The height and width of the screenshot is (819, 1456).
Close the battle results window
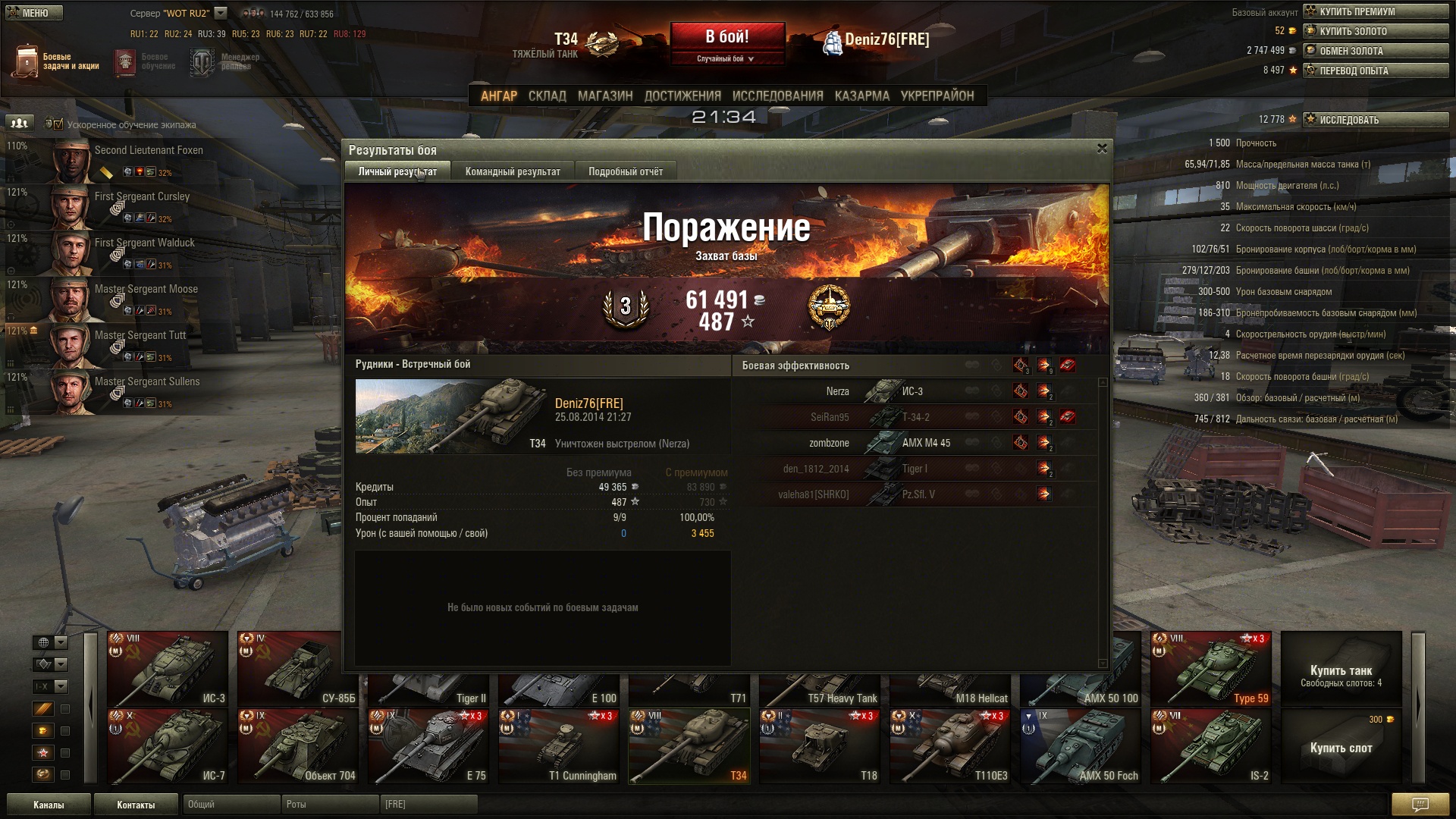pos(1102,149)
